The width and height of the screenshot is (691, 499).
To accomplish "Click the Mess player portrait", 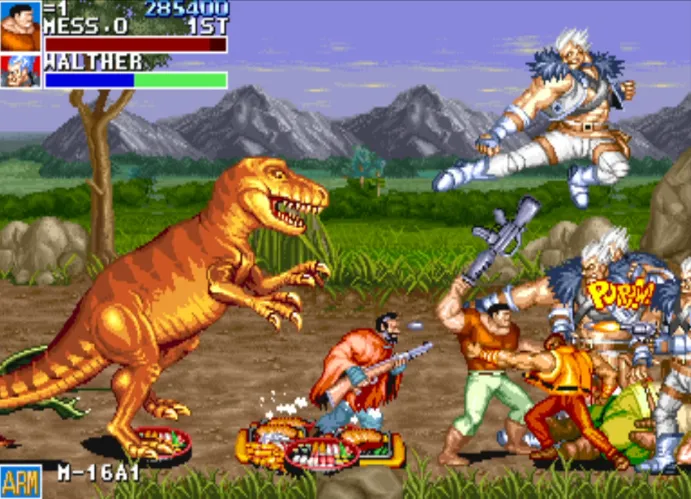I will tap(20, 26).
